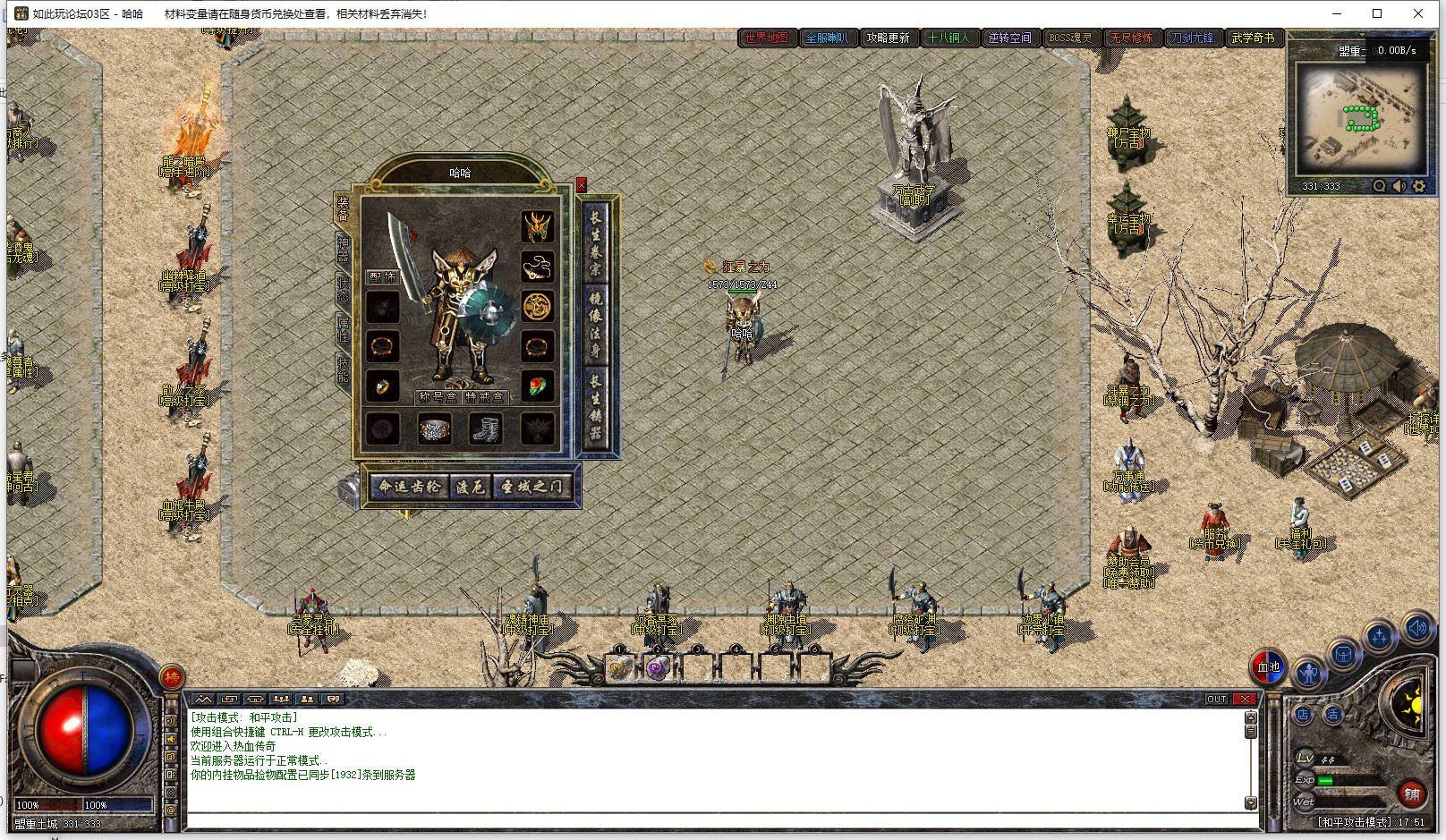The width and height of the screenshot is (1446, 840).
Task: Click the red 铺 shop button
Action: 1411,793
